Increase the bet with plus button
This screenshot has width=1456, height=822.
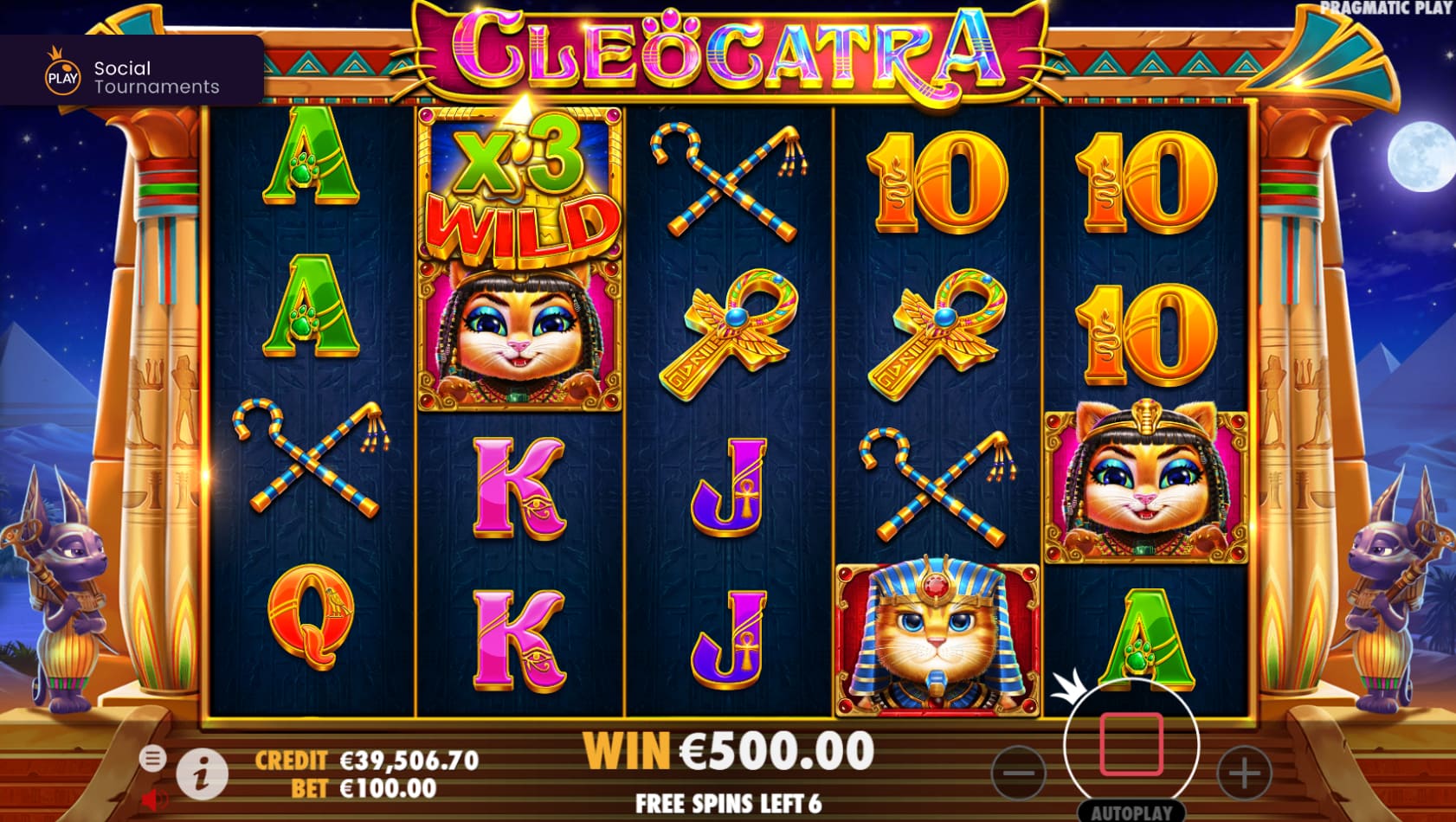pos(1244,773)
